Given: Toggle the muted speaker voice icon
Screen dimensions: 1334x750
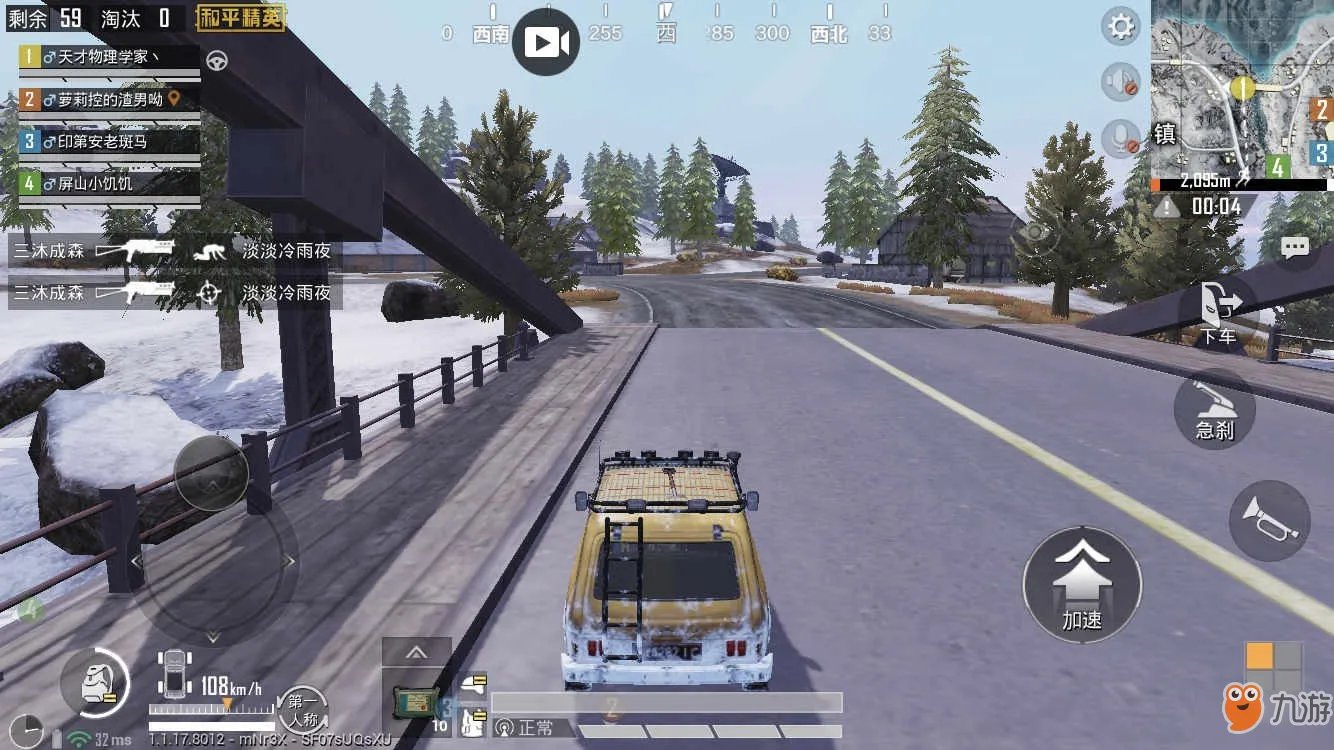Looking at the screenshot, I should click(x=1121, y=81).
